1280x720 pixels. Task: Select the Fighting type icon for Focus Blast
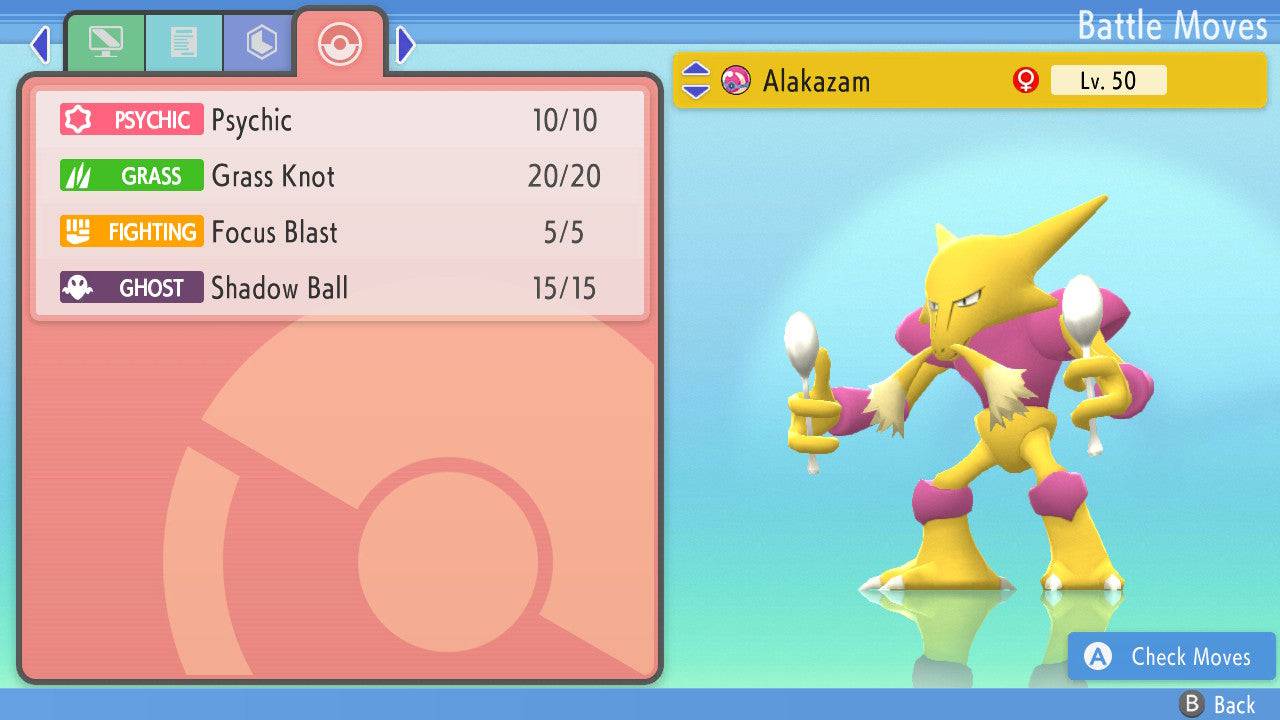[x=131, y=231]
